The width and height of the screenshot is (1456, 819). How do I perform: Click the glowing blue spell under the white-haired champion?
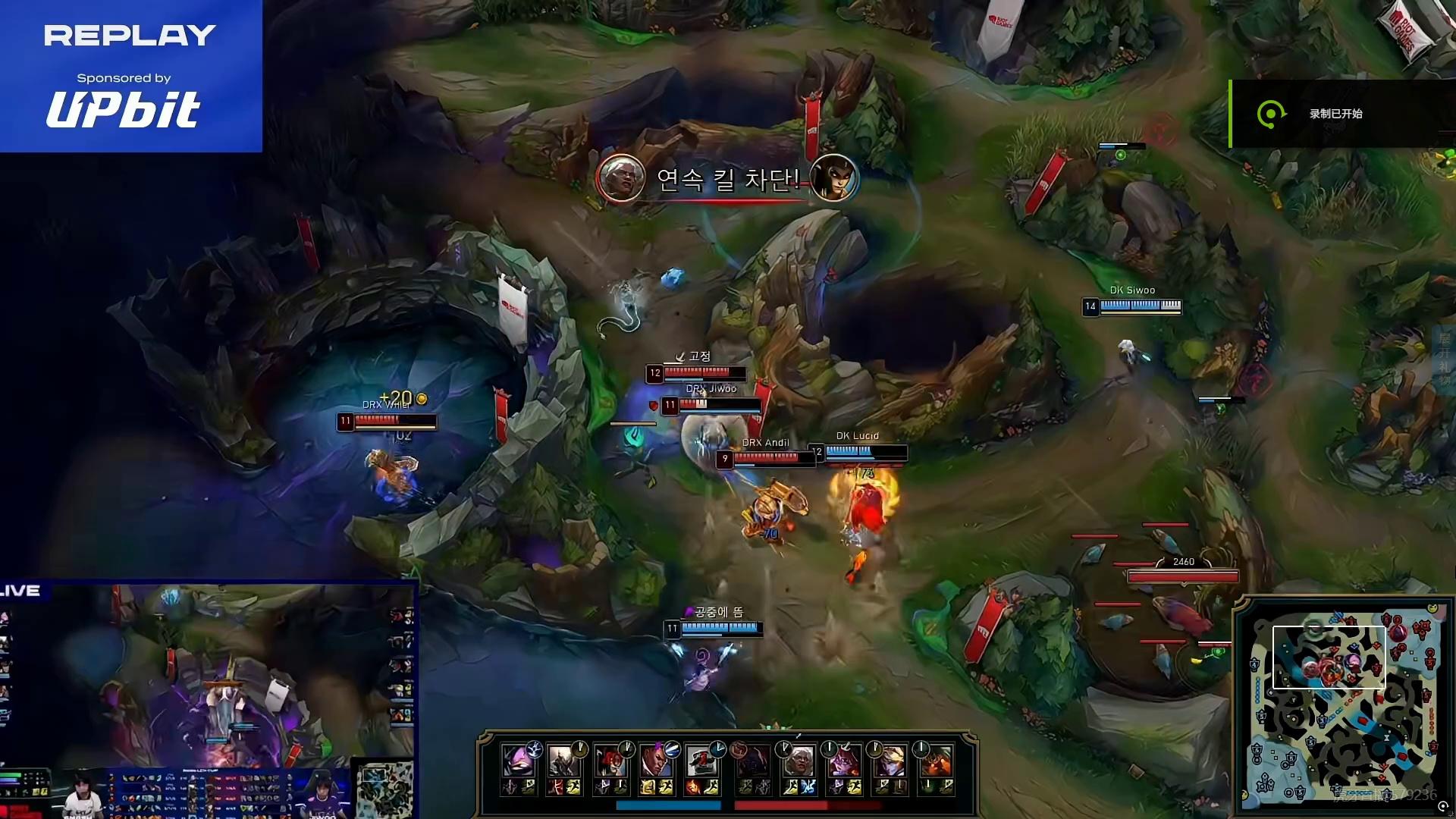[x=808, y=788]
